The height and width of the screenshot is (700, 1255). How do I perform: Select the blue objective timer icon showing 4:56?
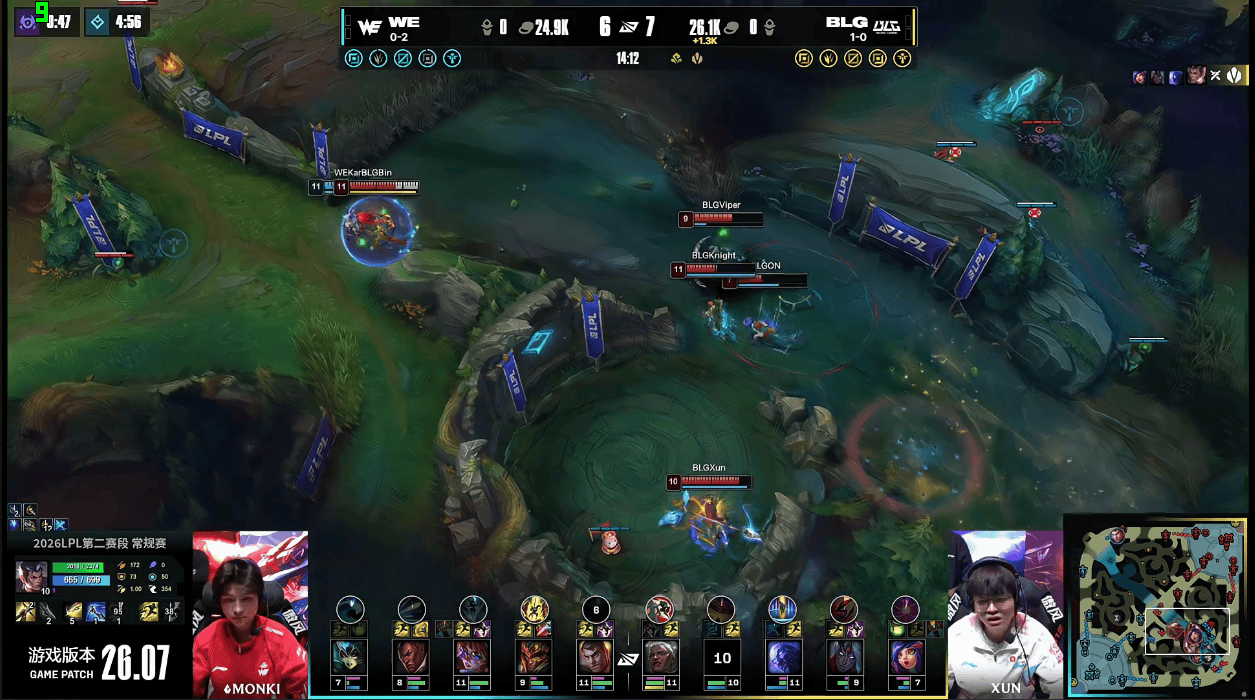click(x=97, y=22)
